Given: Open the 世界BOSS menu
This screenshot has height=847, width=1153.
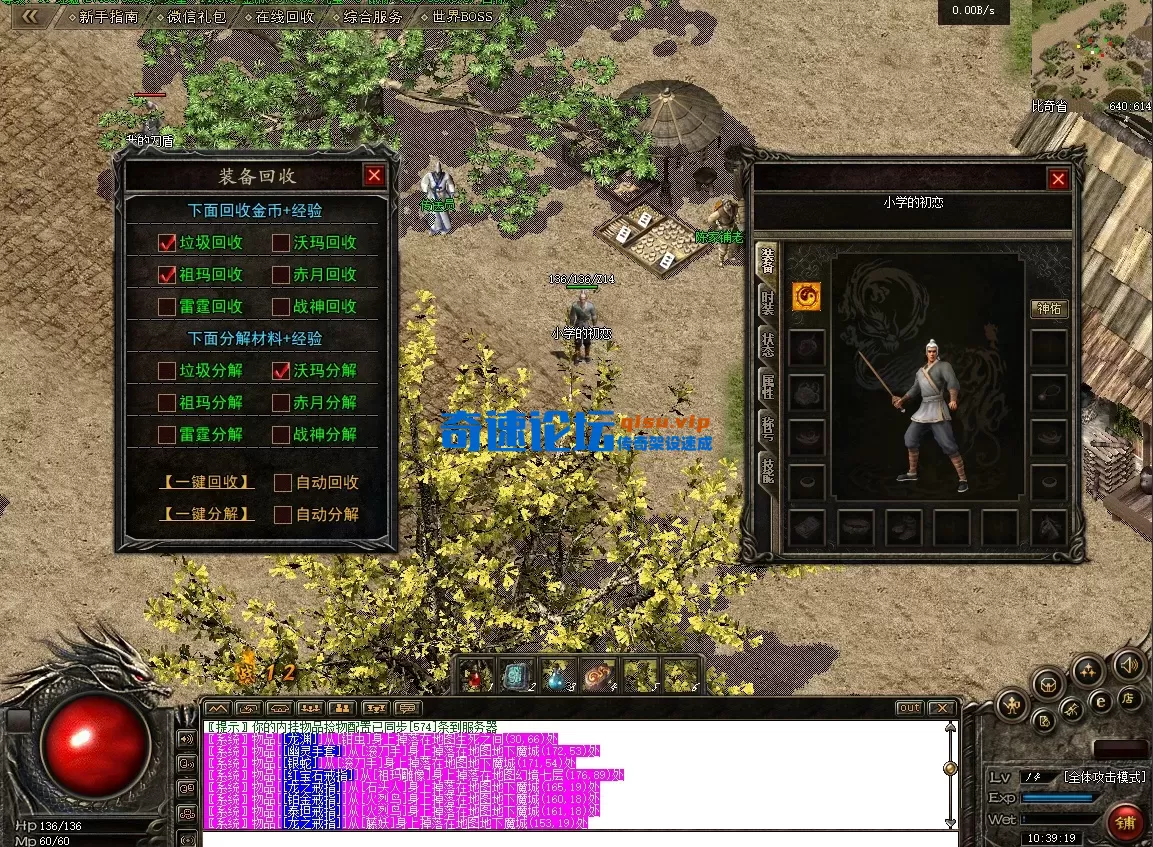Looking at the screenshot, I should tap(462, 17).
